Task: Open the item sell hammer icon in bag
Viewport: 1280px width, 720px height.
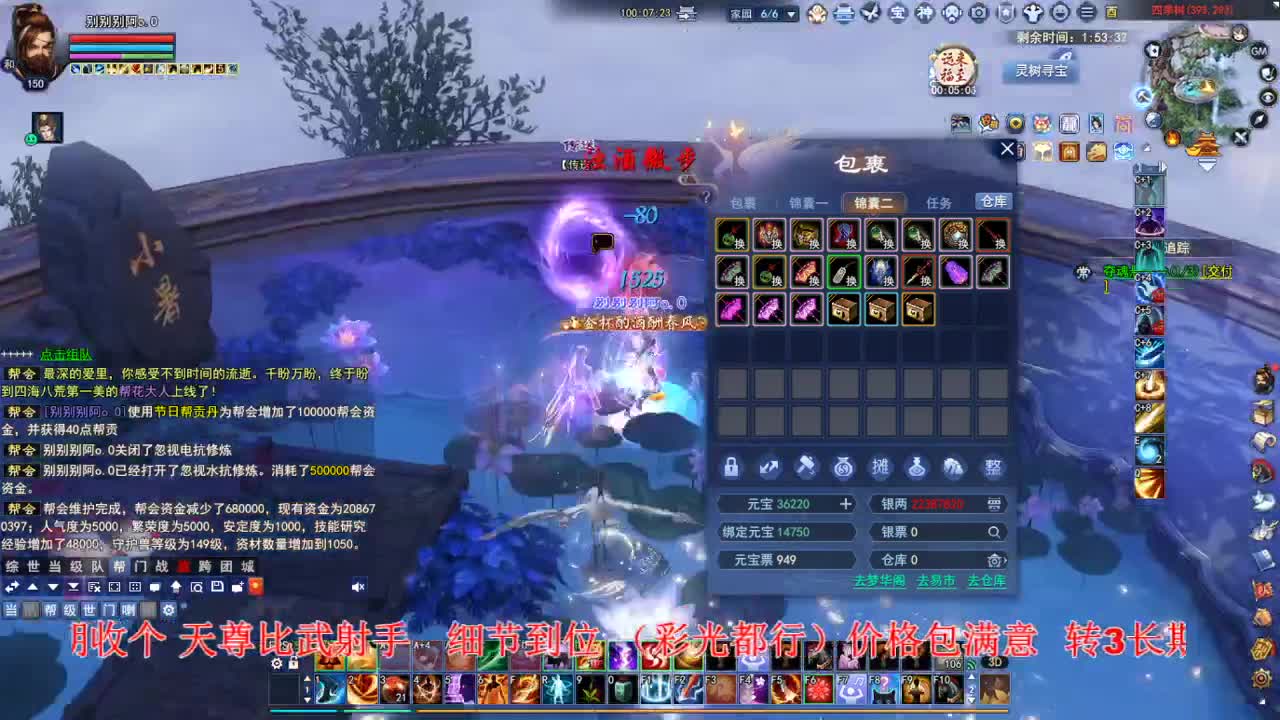Action: tap(806, 468)
